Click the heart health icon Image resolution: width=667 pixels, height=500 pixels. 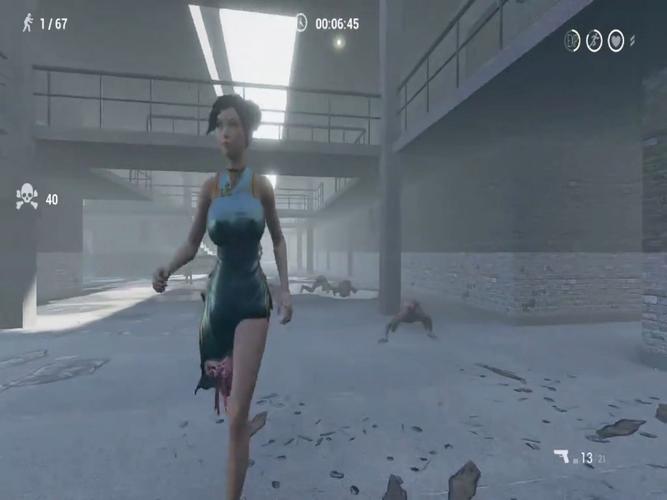[x=616, y=41]
